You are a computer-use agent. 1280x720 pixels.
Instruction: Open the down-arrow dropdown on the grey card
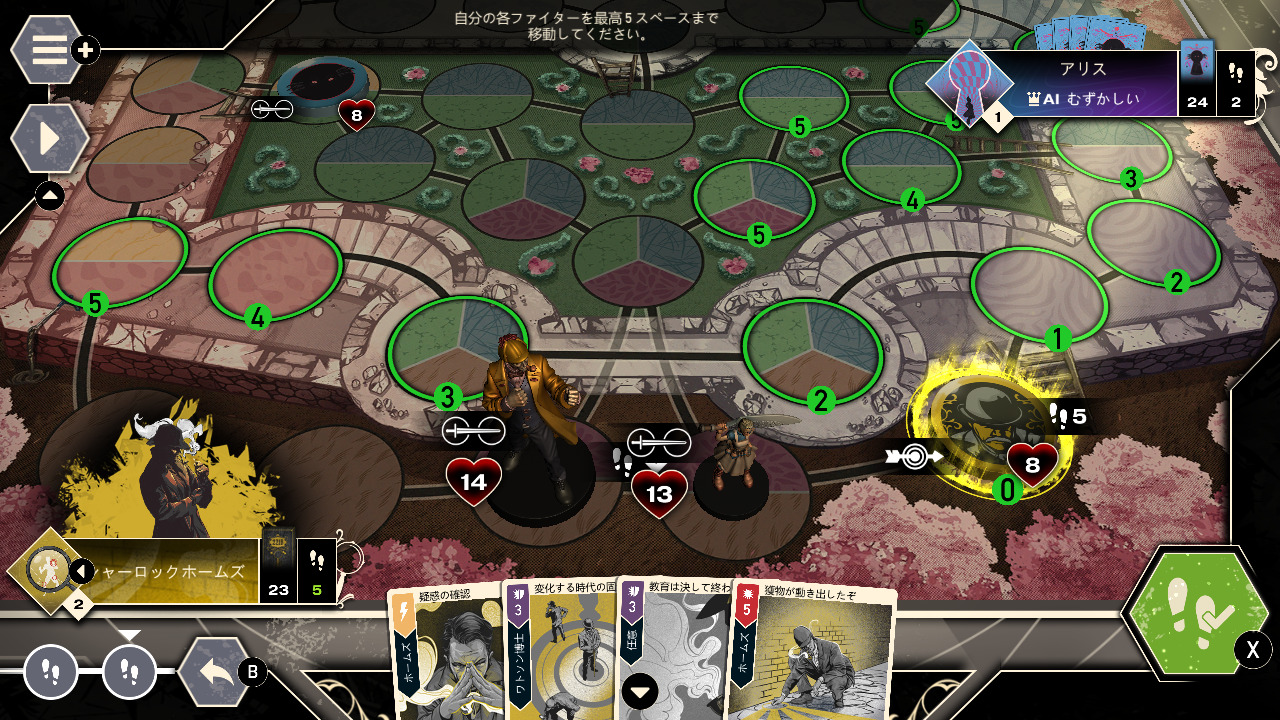(640, 690)
